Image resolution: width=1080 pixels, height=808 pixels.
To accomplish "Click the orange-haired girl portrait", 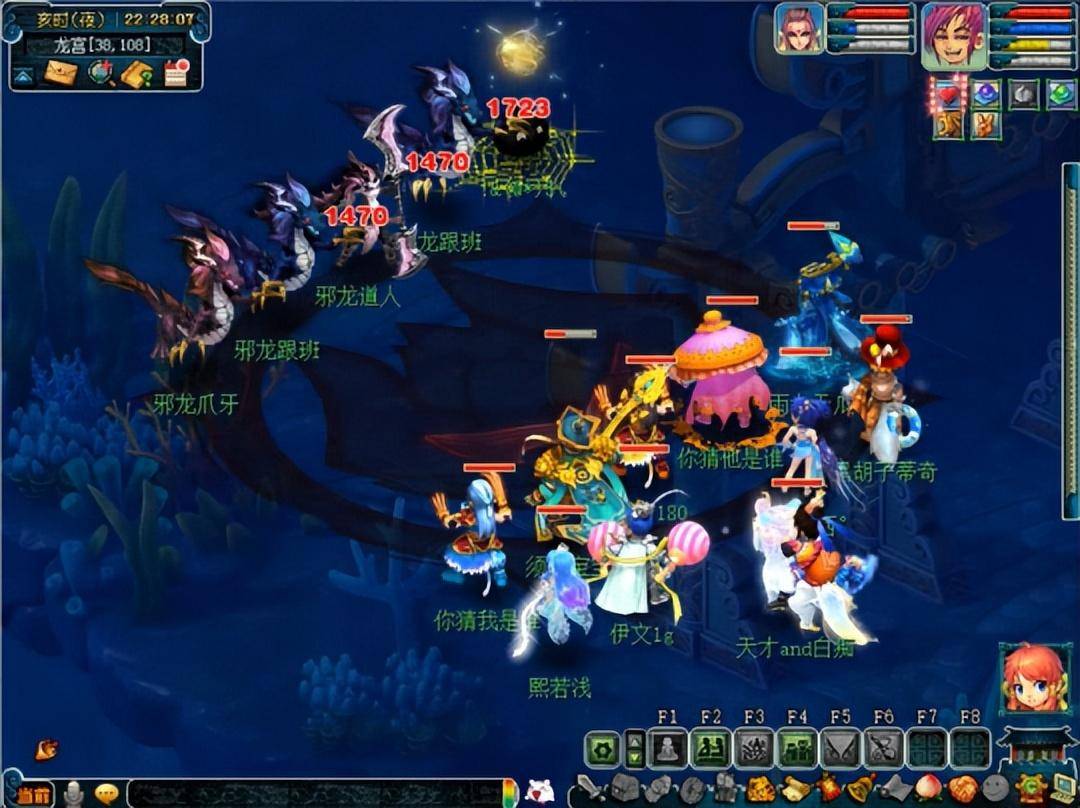I will tap(1034, 679).
